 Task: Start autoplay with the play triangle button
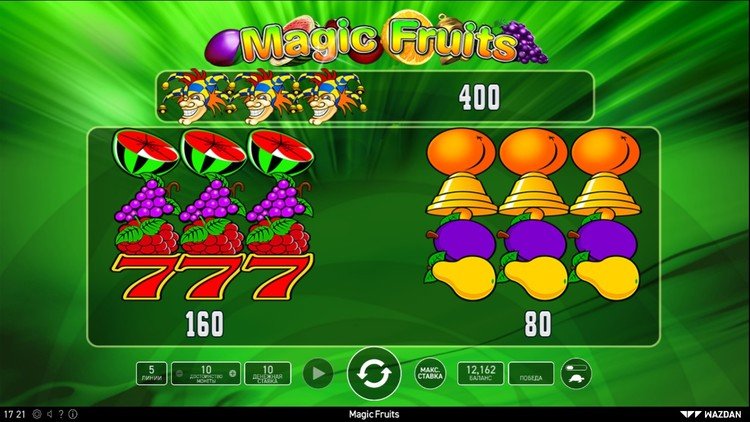(x=318, y=374)
